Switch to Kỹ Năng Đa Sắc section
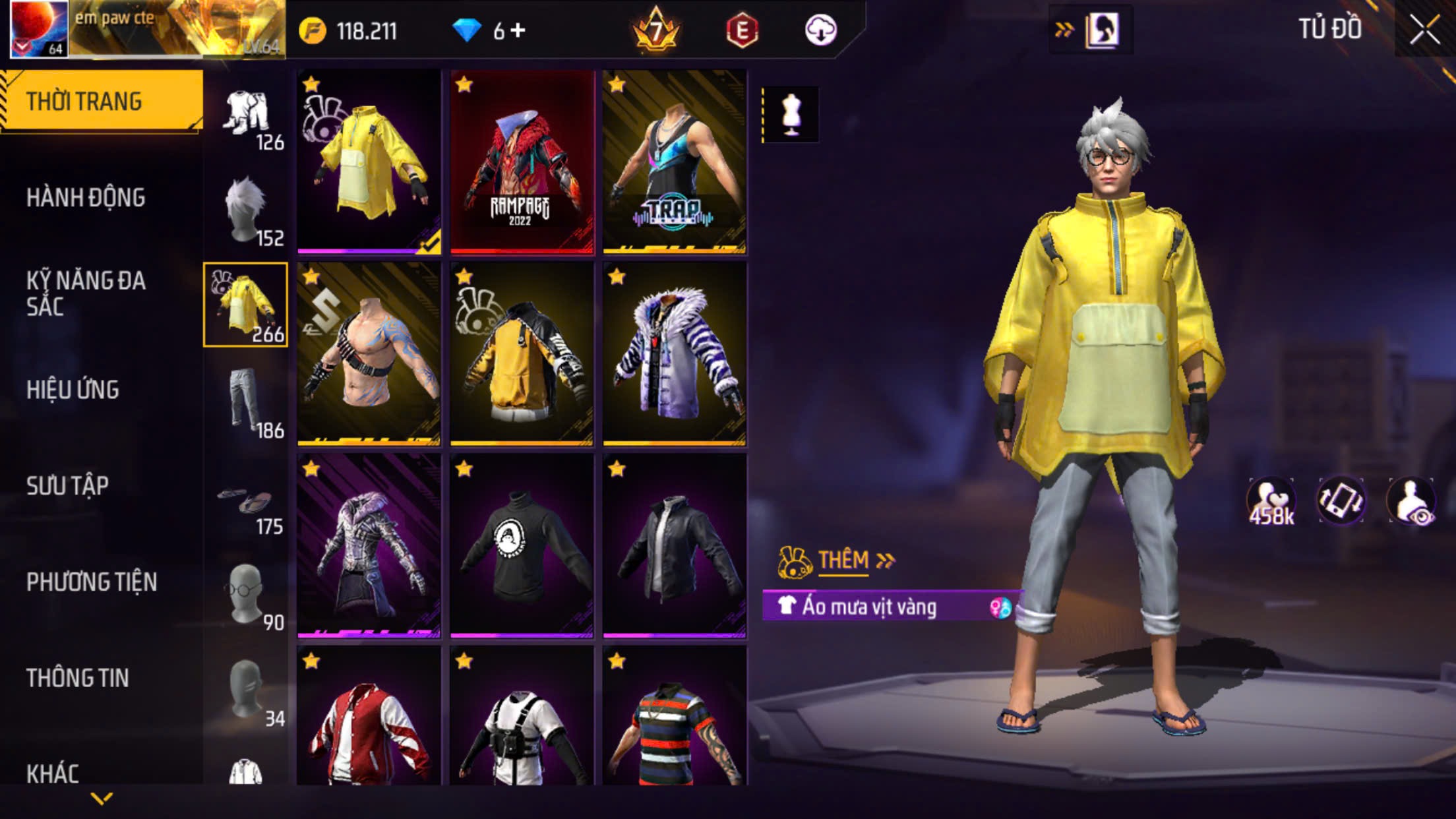 click(x=86, y=293)
